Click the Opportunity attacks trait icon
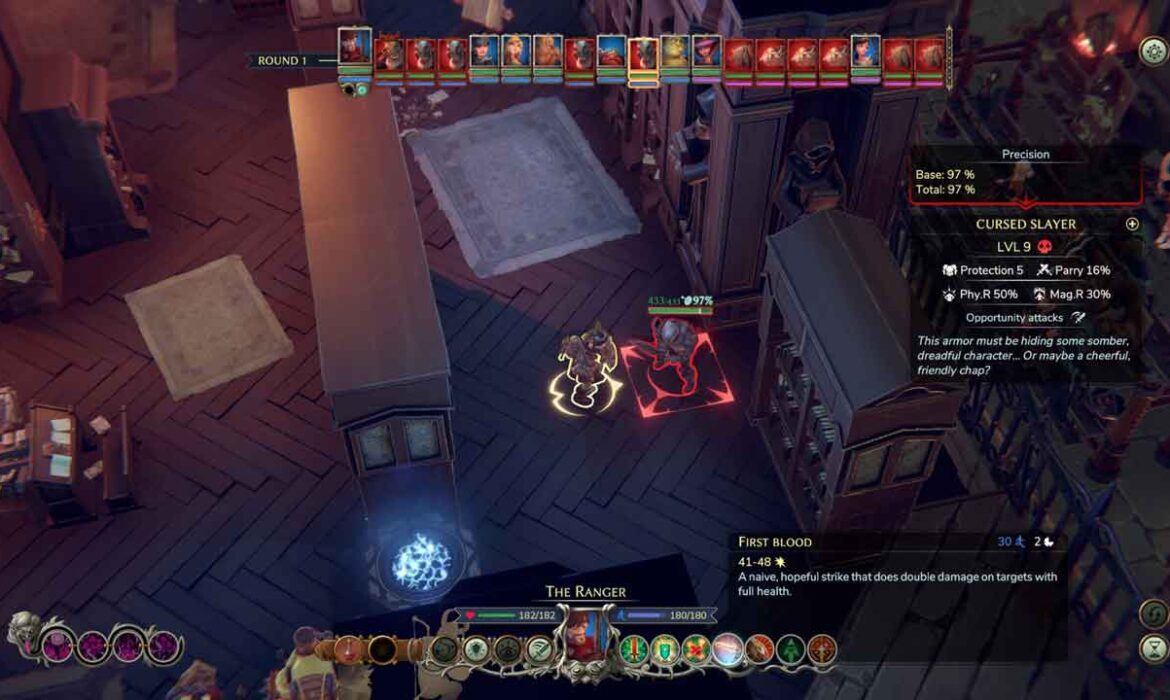Screen dimensions: 1170x700 click(1078, 317)
